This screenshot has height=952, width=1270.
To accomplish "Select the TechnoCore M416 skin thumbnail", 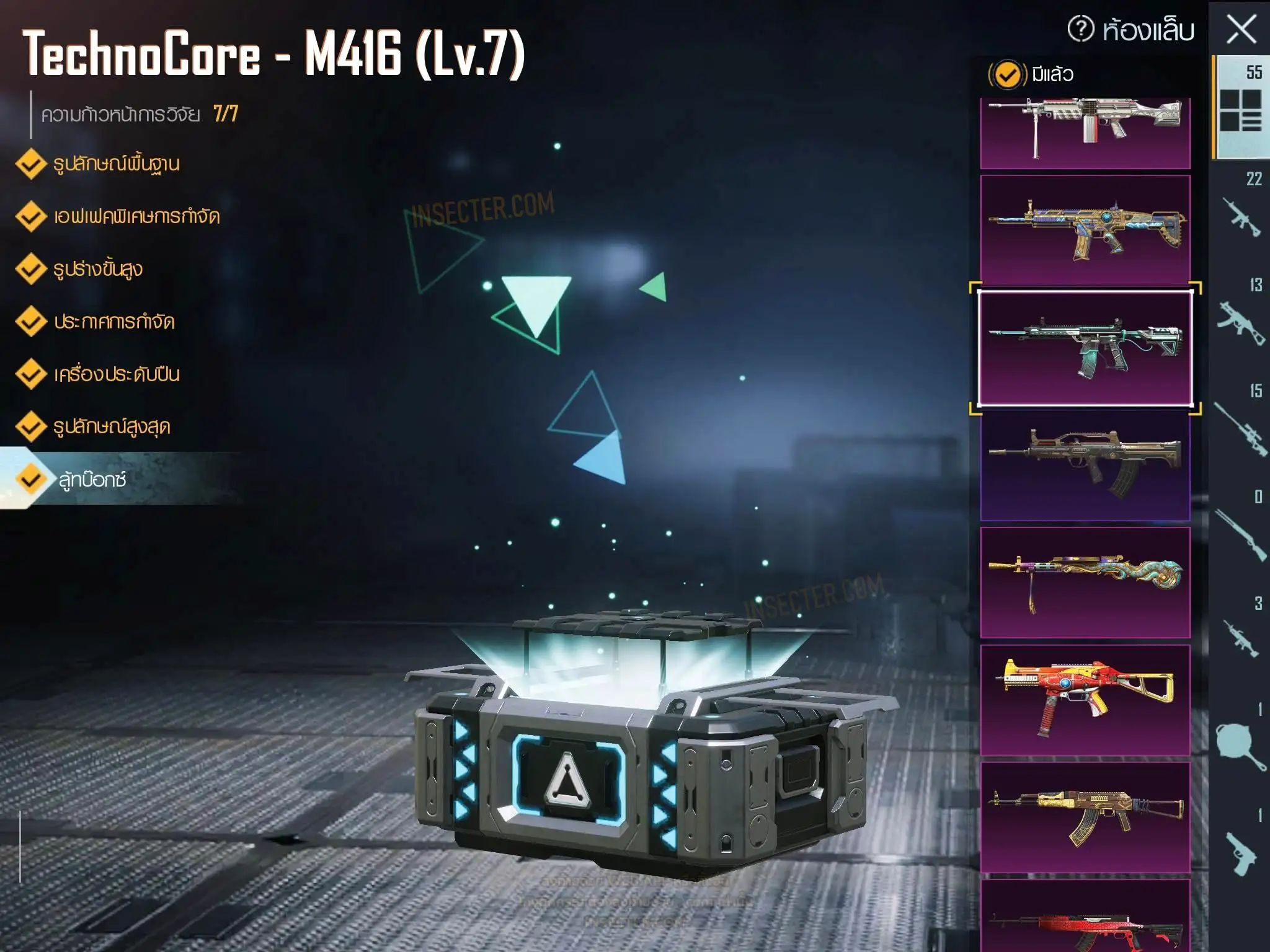I will point(1085,347).
